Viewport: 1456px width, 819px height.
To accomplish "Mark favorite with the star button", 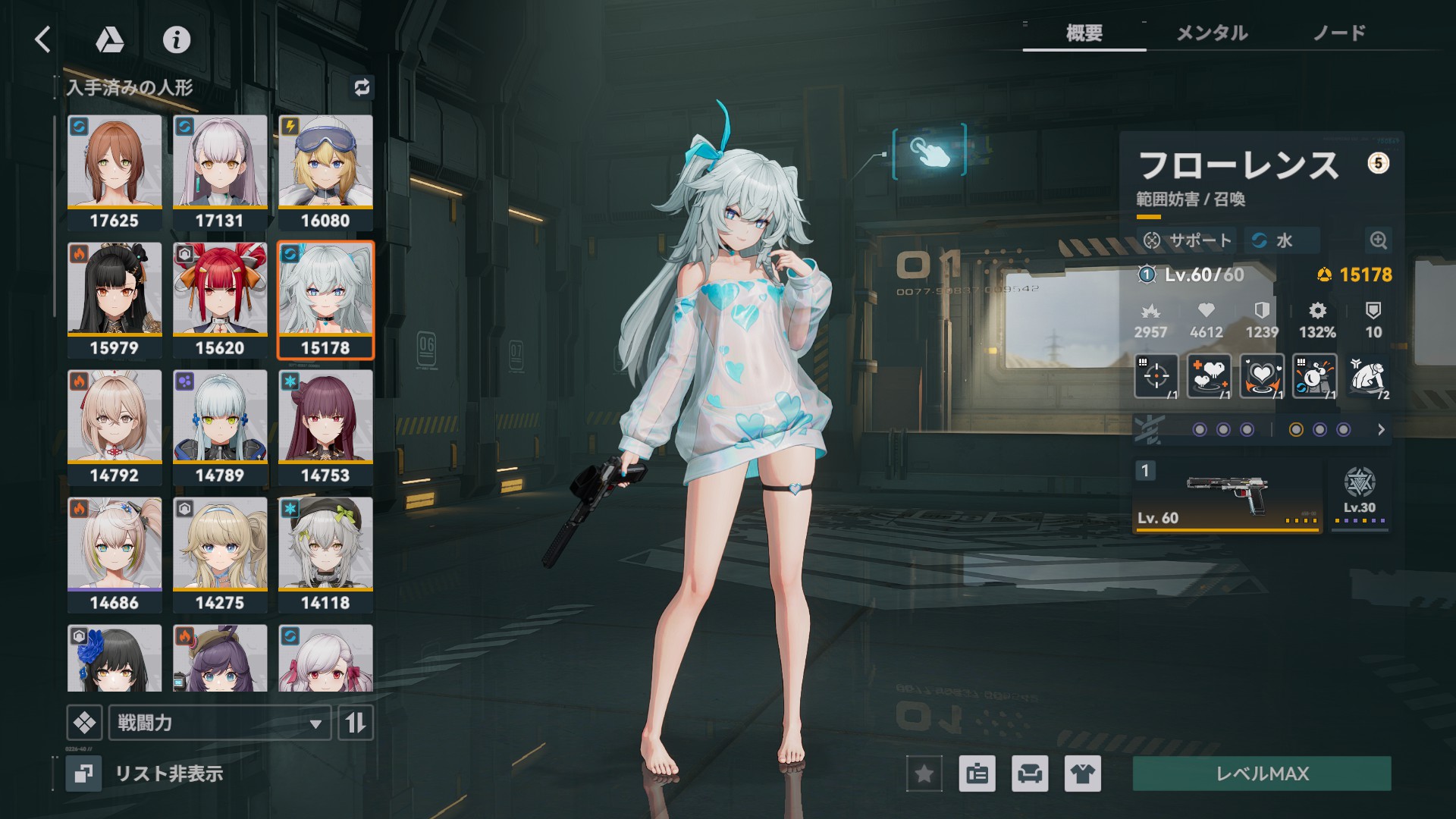I will 924,773.
